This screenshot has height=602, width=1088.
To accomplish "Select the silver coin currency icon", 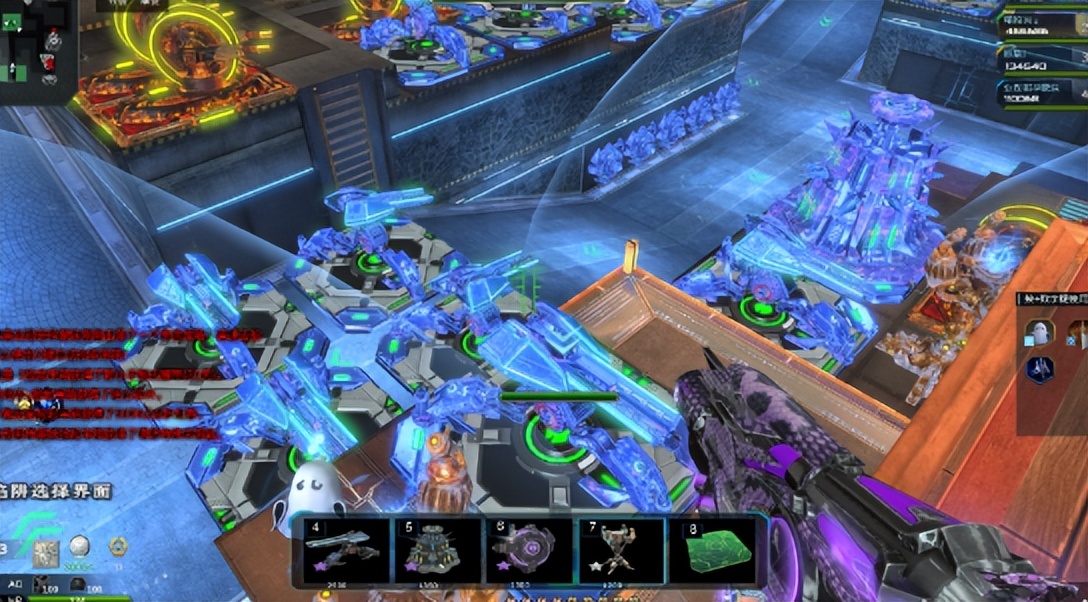I will [80, 547].
